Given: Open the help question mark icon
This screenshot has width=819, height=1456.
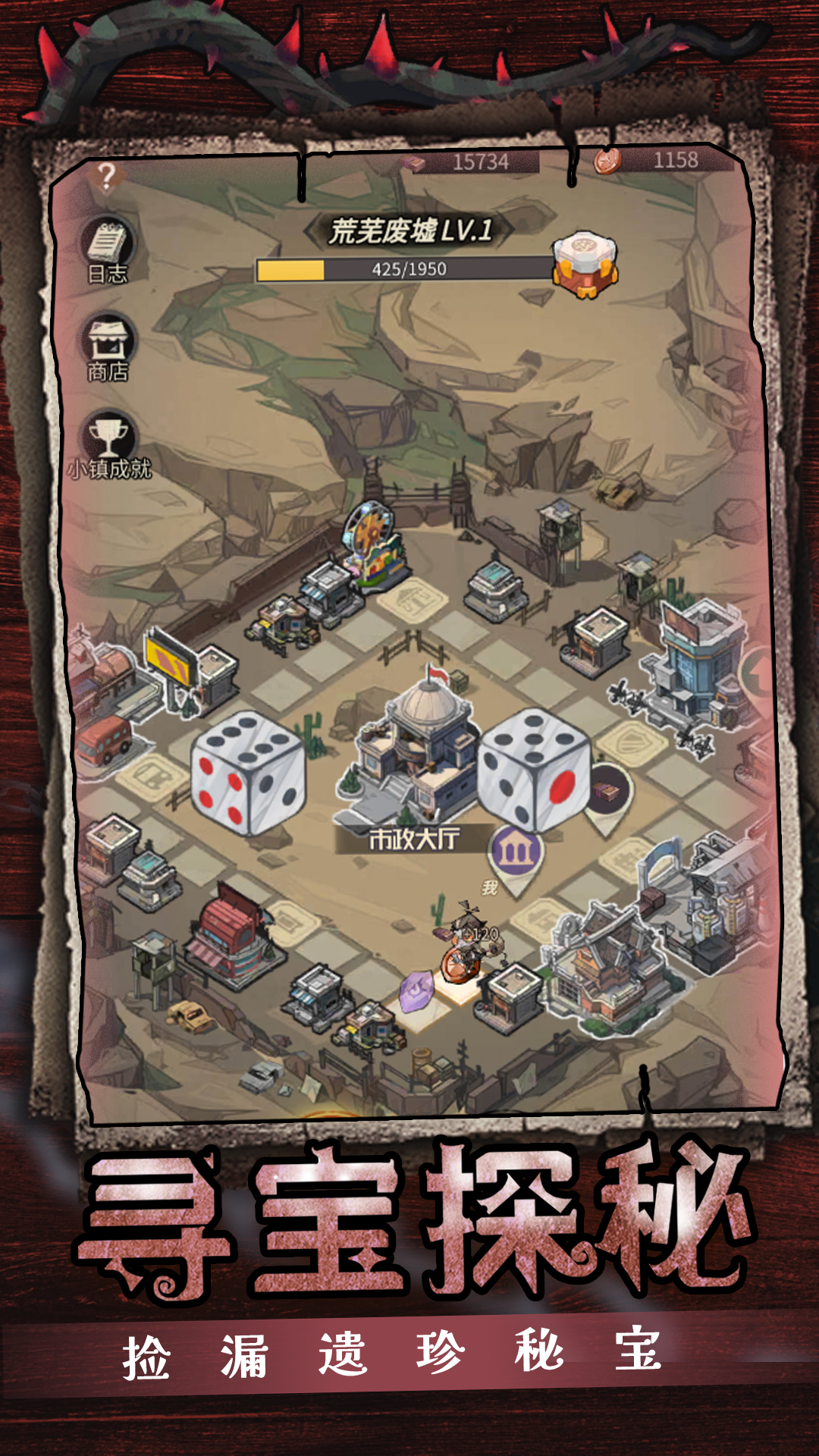Looking at the screenshot, I should pyautogui.click(x=107, y=178).
